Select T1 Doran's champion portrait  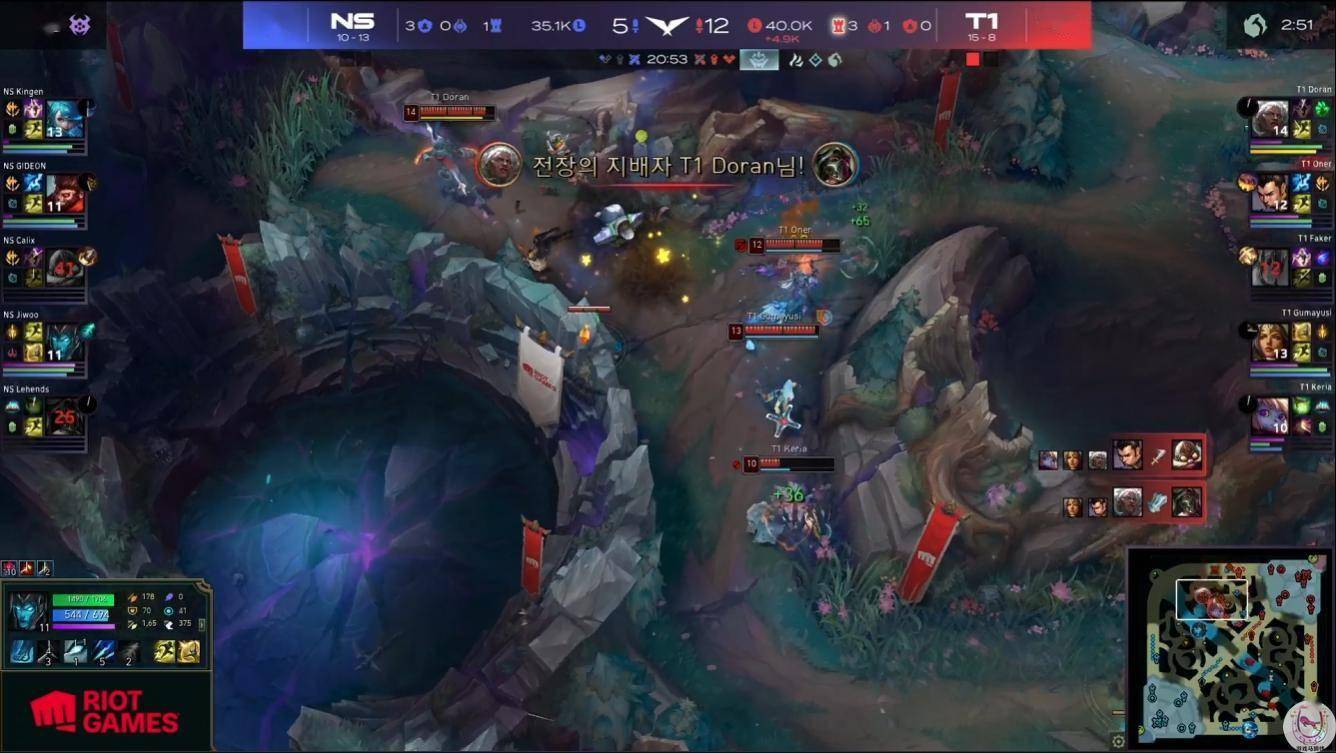click(x=1270, y=120)
